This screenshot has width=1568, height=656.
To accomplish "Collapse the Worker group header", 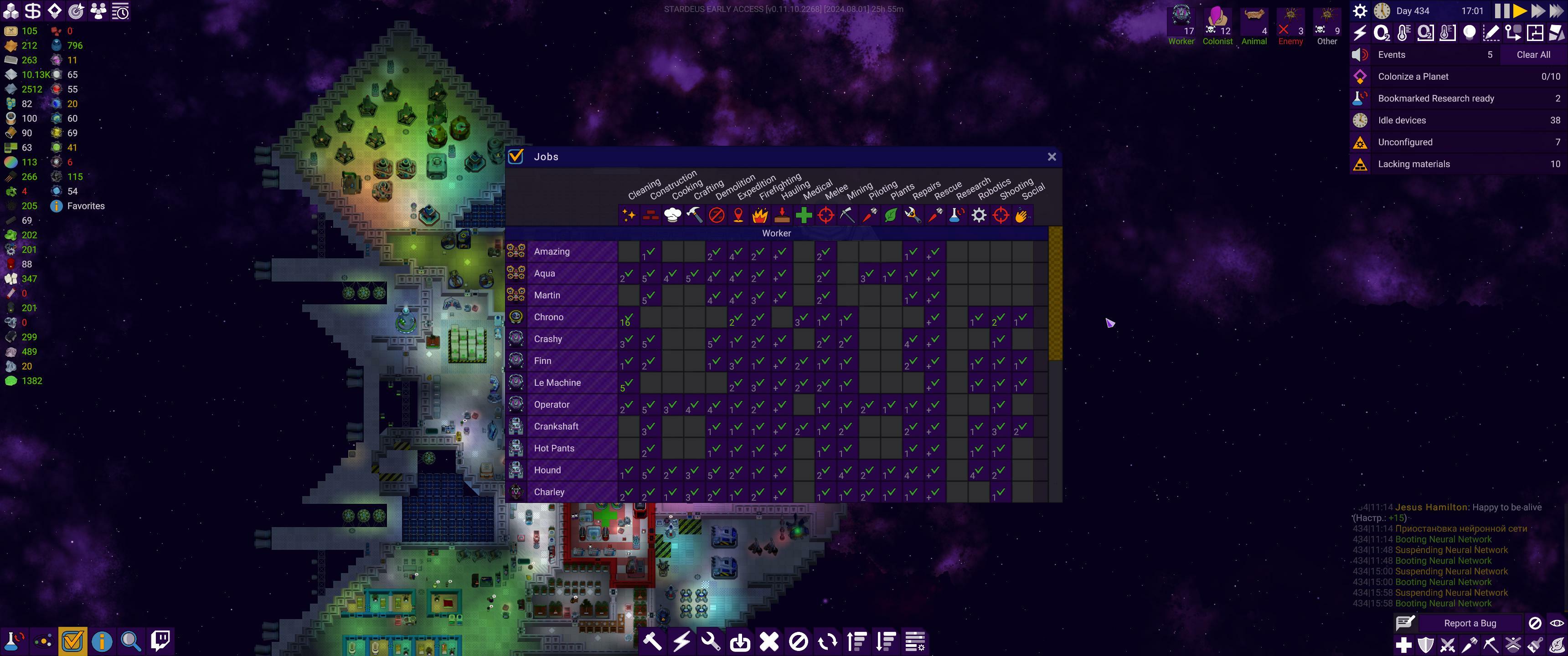I will (x=776, y=233).
